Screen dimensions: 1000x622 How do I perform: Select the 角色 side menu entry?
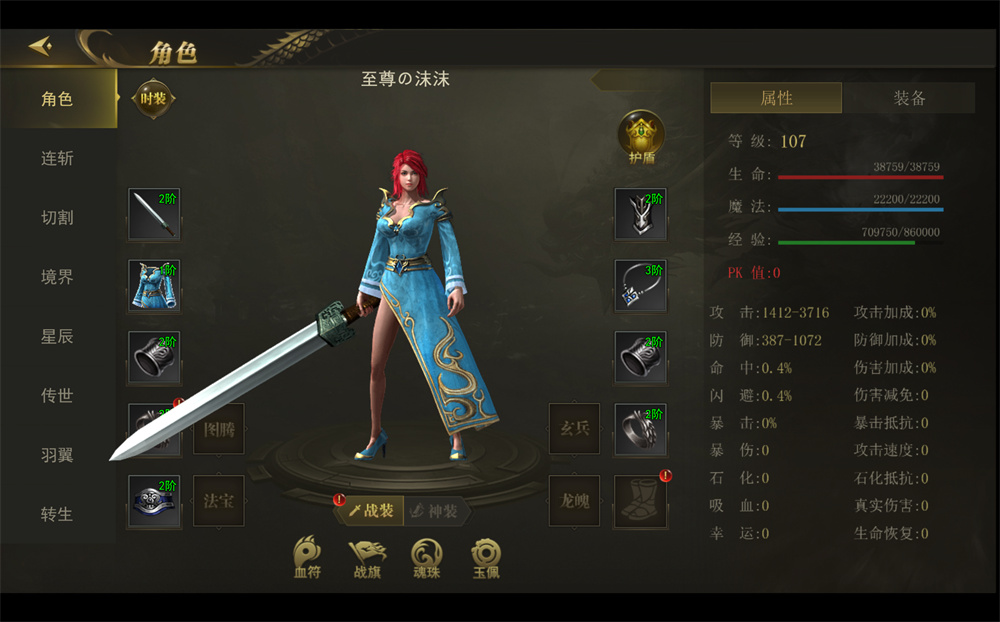coord(57,99)
